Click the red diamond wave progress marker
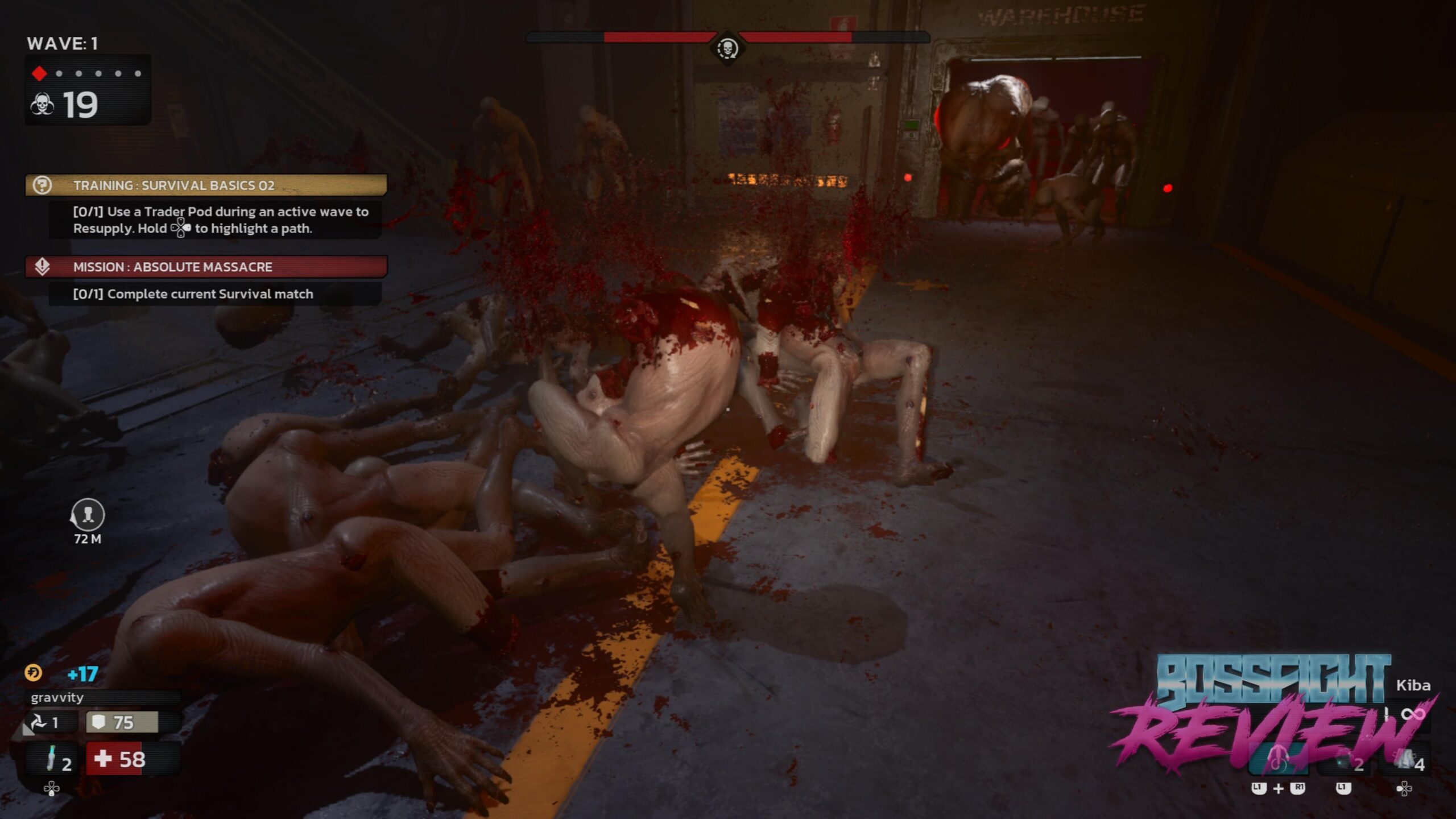The image size is (1456, 819). point(39,73)
